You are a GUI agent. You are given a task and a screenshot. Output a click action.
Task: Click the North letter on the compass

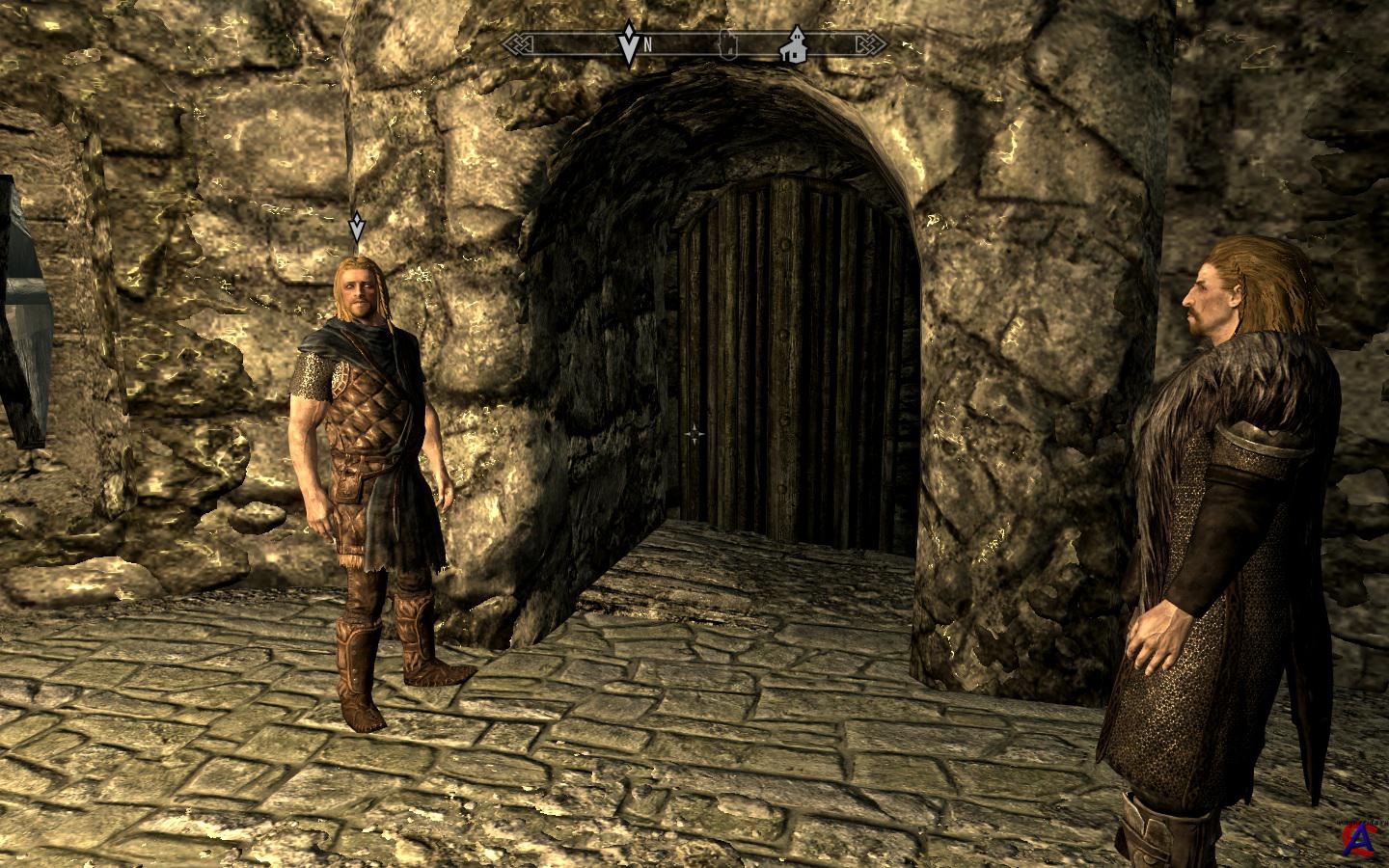click(649, 44)
